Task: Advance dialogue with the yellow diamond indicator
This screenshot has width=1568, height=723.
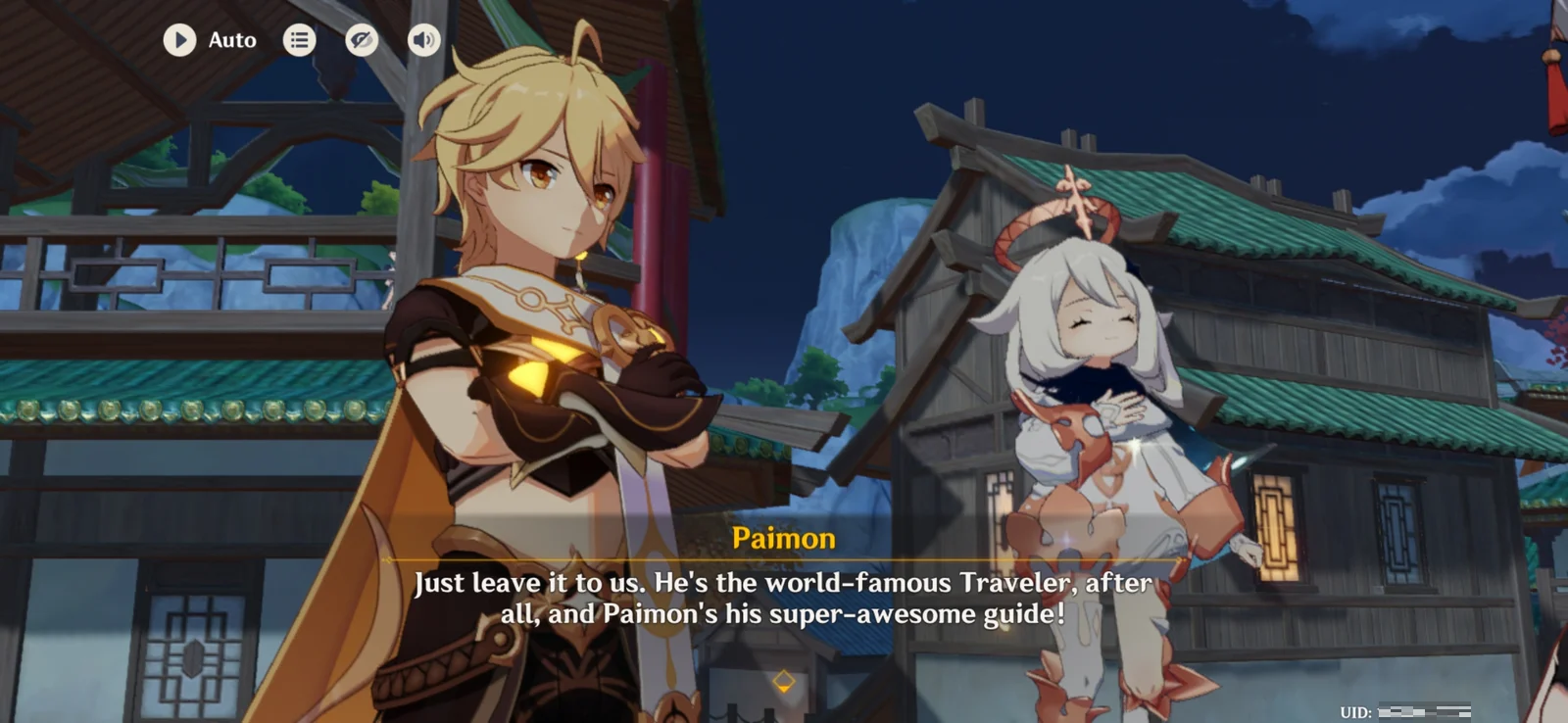Action: pos(783,681)
